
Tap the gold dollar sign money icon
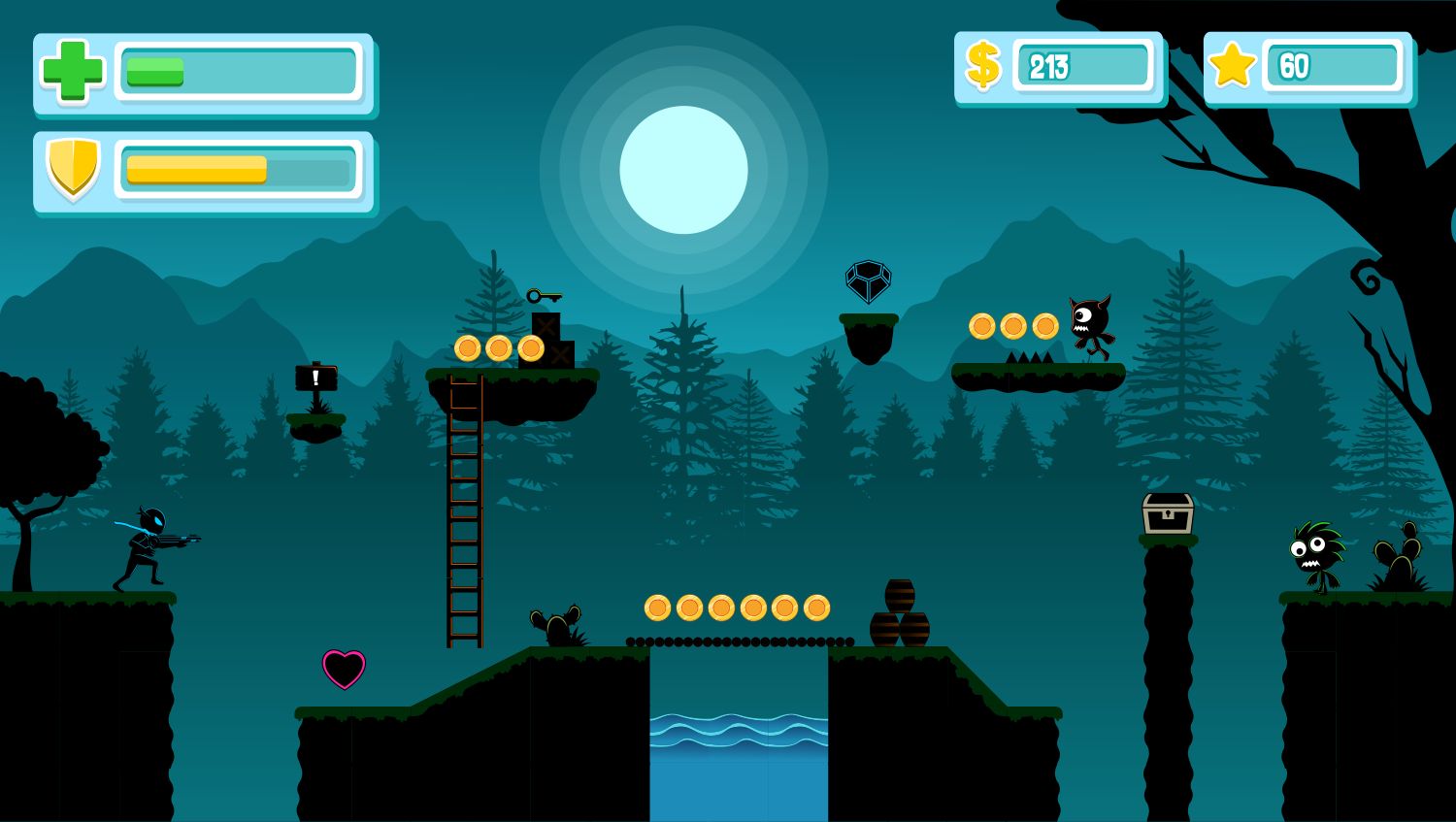(x=982, y=66)
